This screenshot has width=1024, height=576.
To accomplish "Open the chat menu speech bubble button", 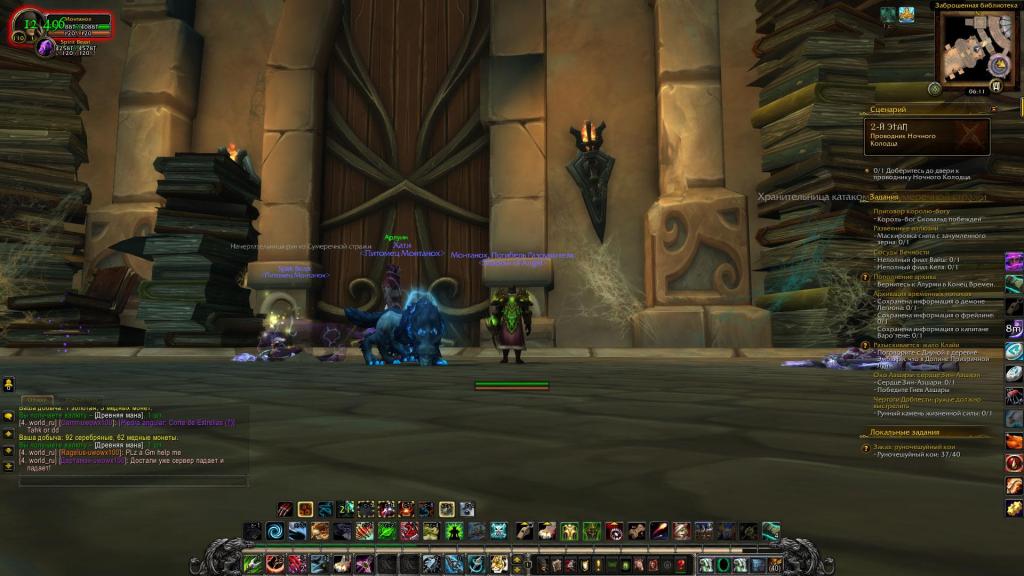I will click(x=8, y=416).
